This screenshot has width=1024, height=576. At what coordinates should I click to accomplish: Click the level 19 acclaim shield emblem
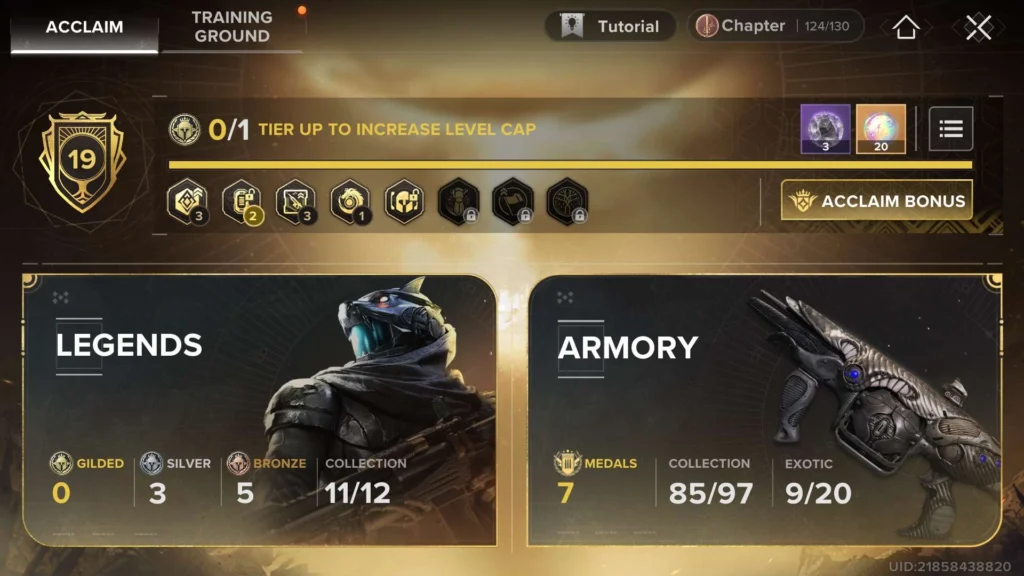click(82, 160)
